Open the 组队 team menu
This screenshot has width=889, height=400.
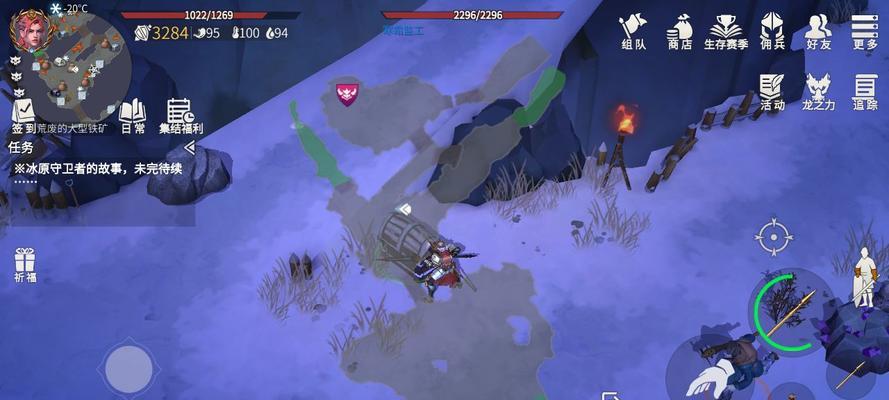point(633,31)
